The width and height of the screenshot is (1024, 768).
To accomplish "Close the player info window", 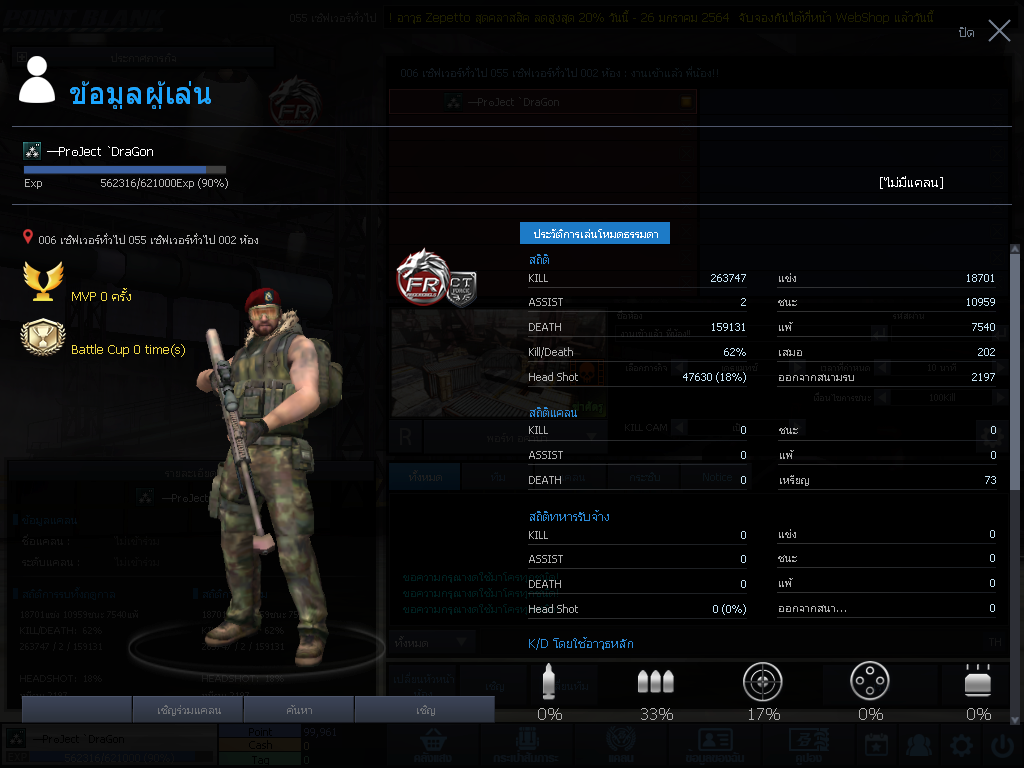I will coord(999,31).
